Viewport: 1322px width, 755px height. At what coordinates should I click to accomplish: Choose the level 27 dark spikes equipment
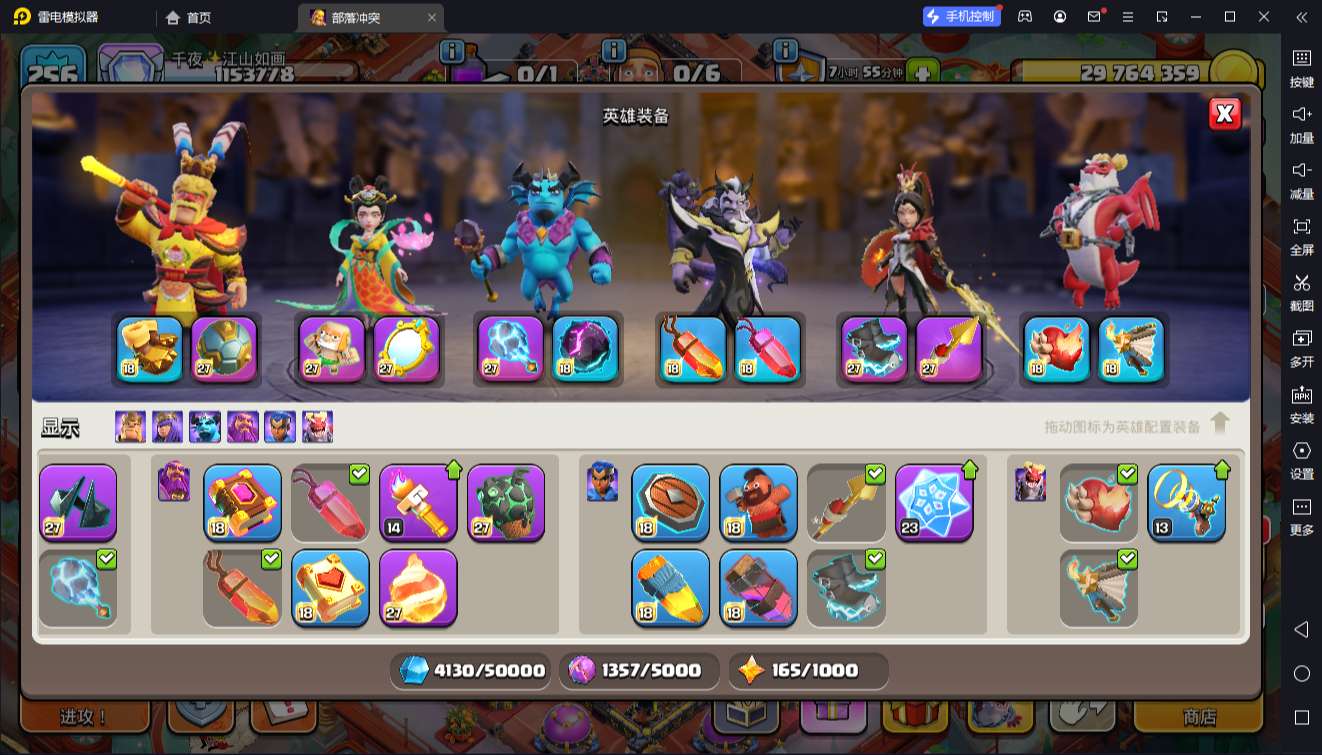pyautogui.click(x=78, y=502)
